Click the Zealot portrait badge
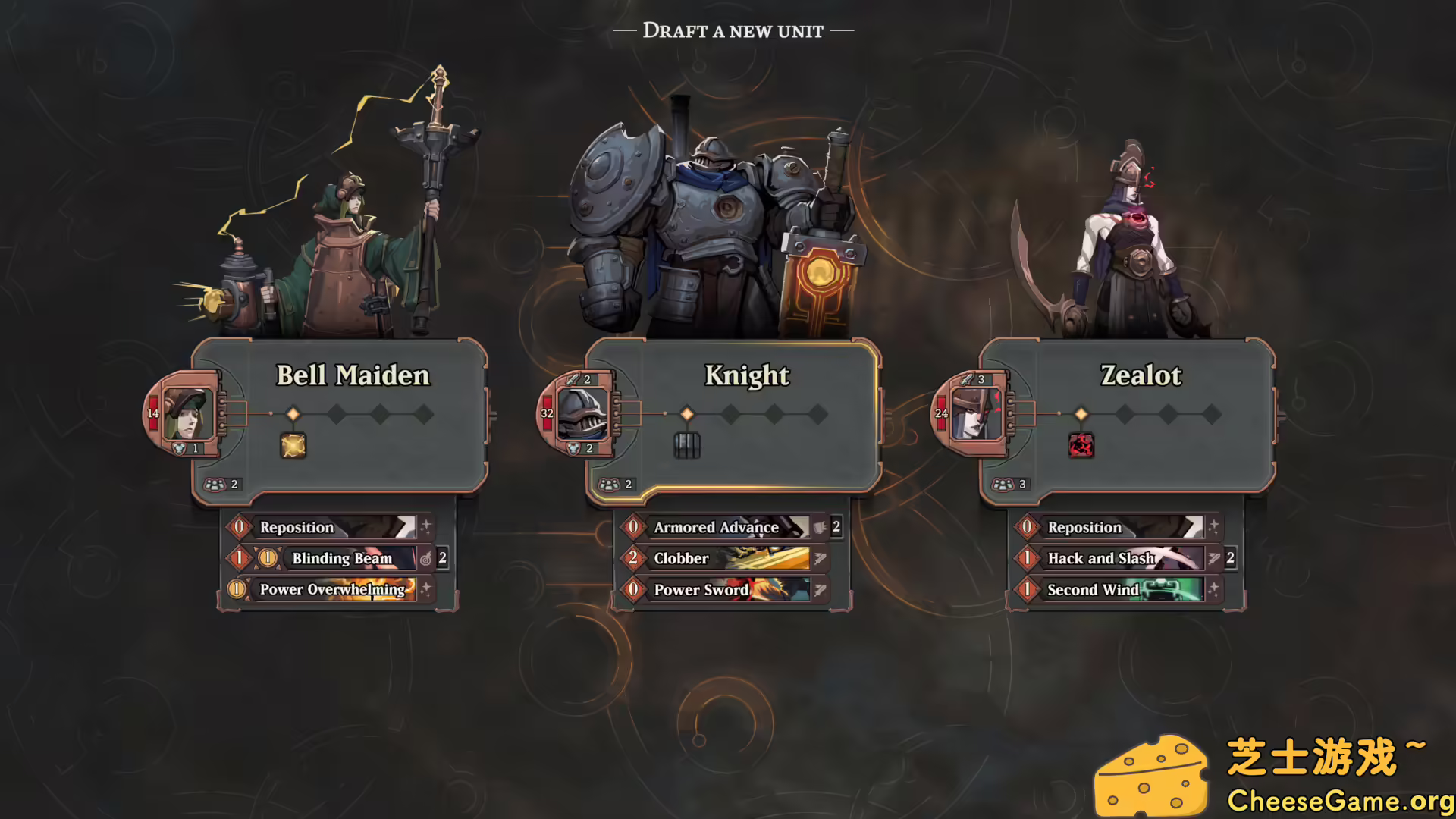The height and width of the screenshot is (819, 1456). [x=976, y=414]
